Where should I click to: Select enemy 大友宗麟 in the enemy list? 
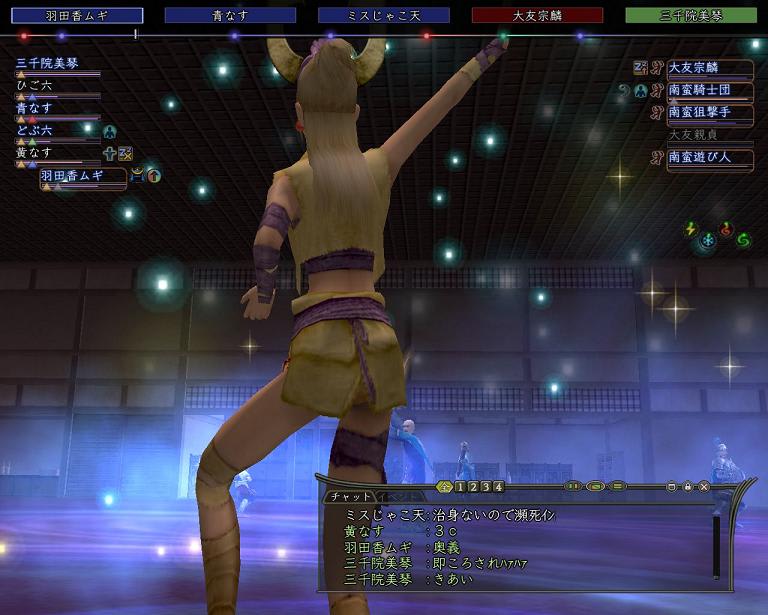click(709, 68)
